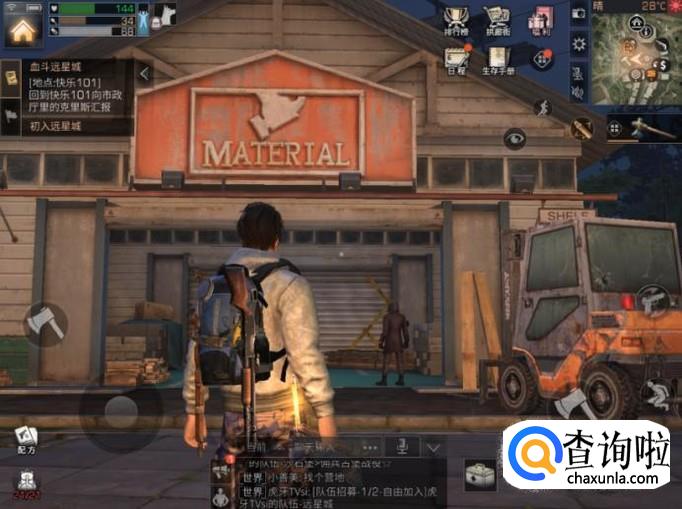Take a screenshot with camera icon
The height and width of the screenshot is (509, 682).
pyautogui.click(x=578, y=14)
